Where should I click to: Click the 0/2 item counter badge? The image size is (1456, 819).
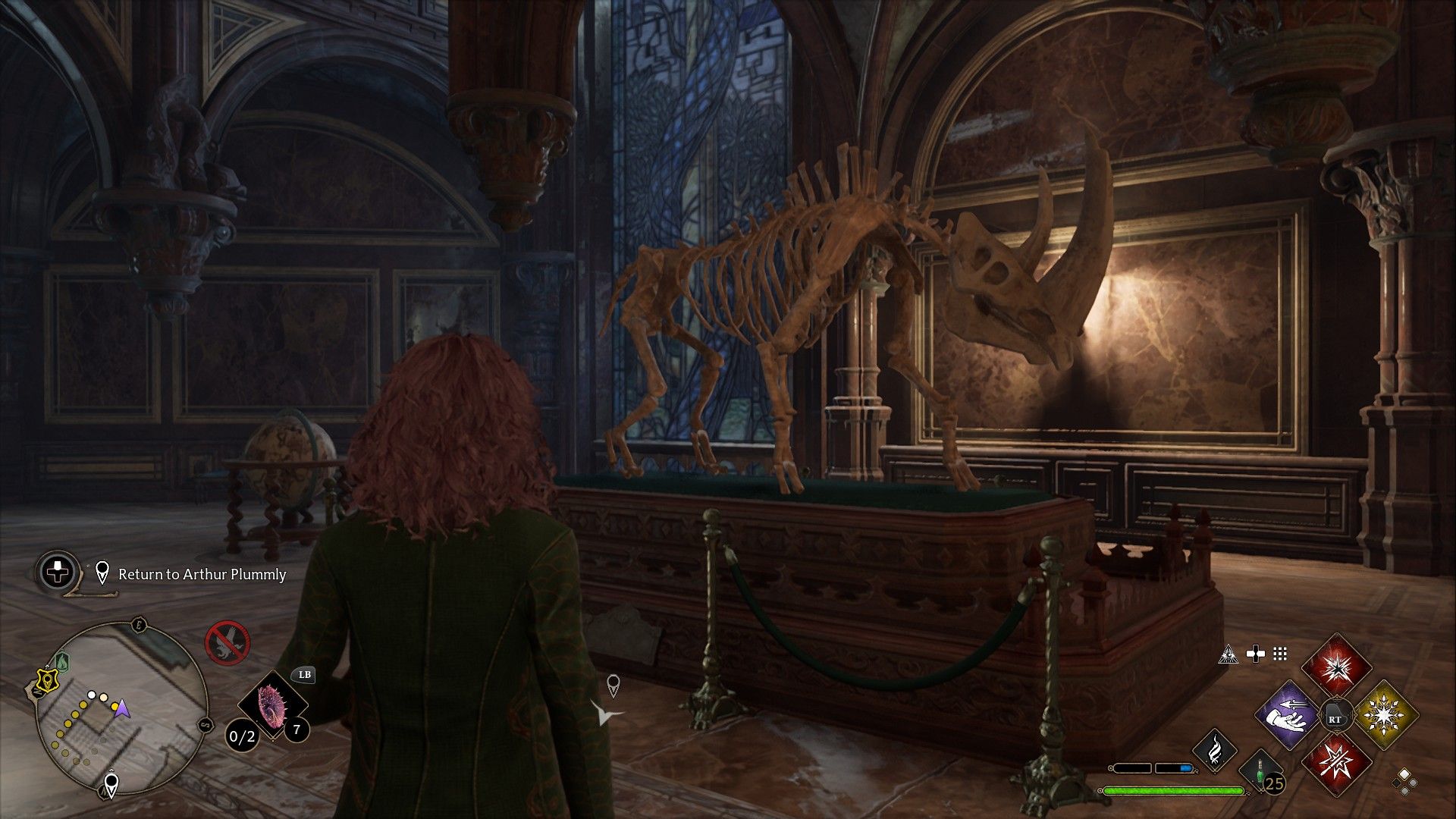click(x=242, y=736)
